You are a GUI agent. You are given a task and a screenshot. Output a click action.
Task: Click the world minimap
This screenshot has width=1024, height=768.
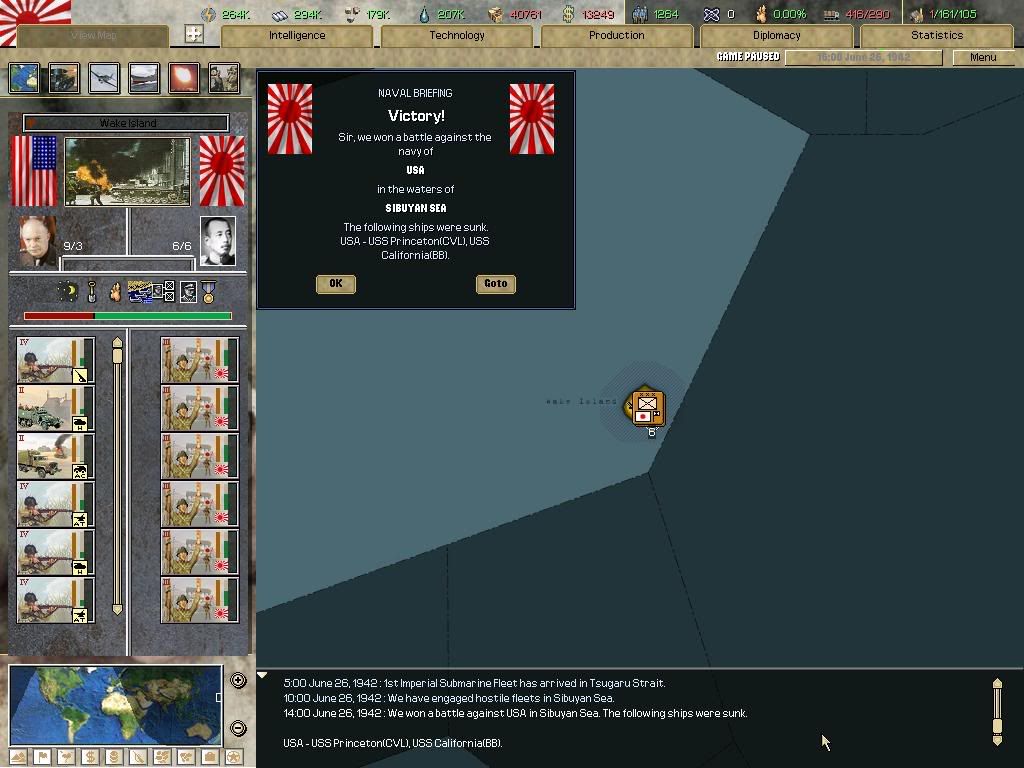[x=115, y=704]
